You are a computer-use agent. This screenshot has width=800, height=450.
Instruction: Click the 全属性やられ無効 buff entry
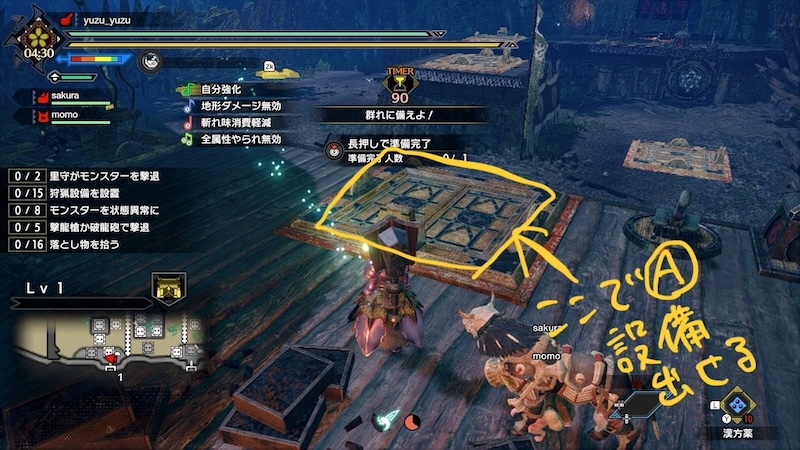tap(240, 139)
